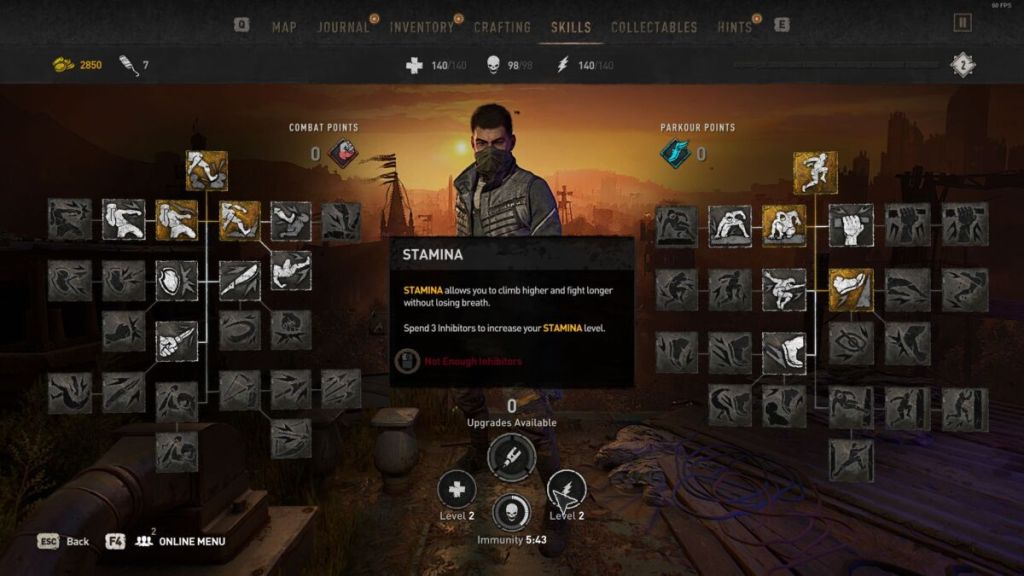This screenshot has height=576, width=1024.
Task: Show the Hints tab
Action: [734, 27]
